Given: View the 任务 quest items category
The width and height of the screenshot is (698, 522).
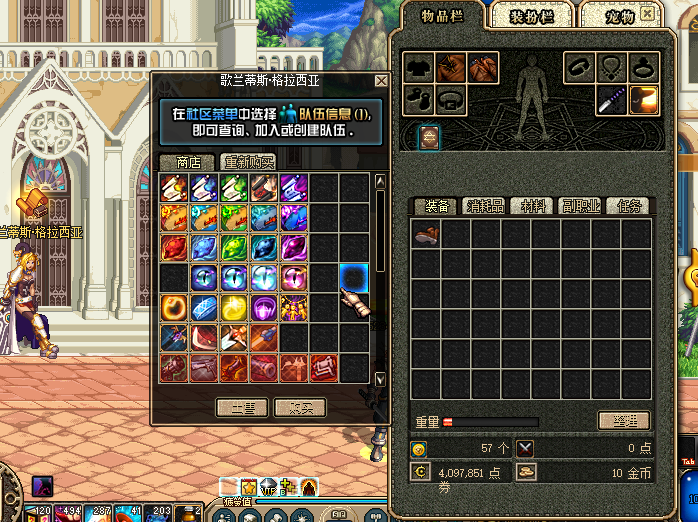Looking at the screenshot, I should pyautogui.click(x=626, y=206).
